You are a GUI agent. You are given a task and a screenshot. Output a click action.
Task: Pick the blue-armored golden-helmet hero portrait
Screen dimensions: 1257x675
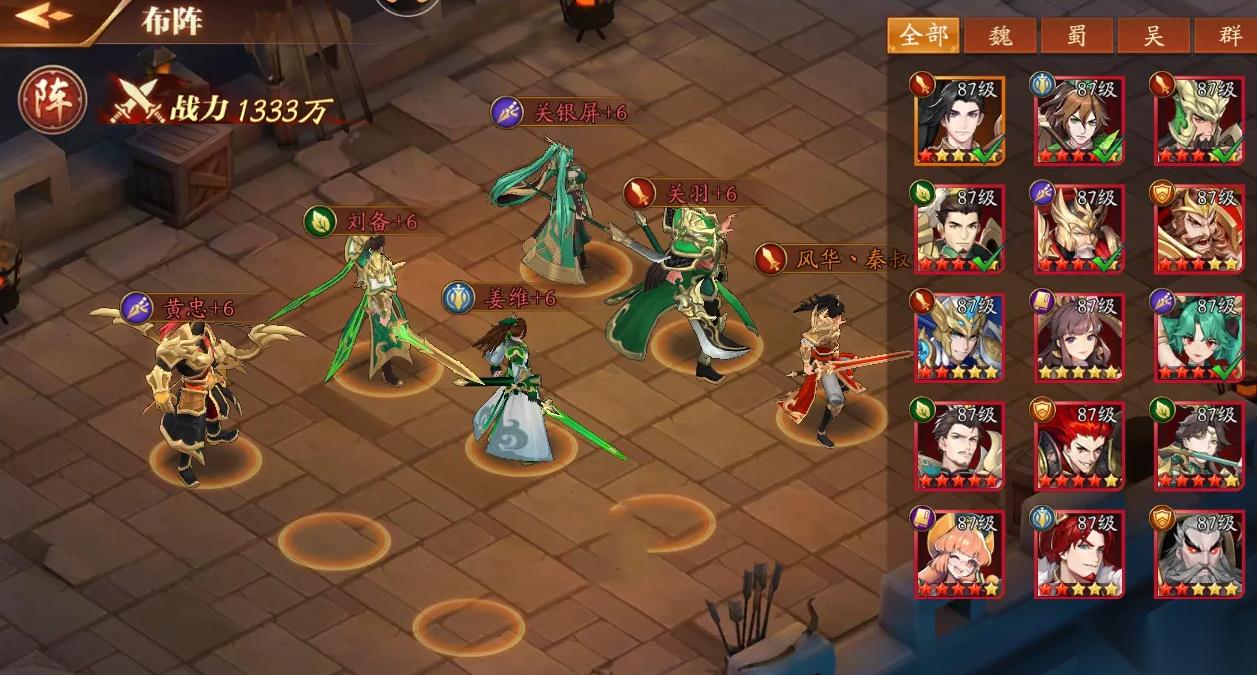click(958, 336)
